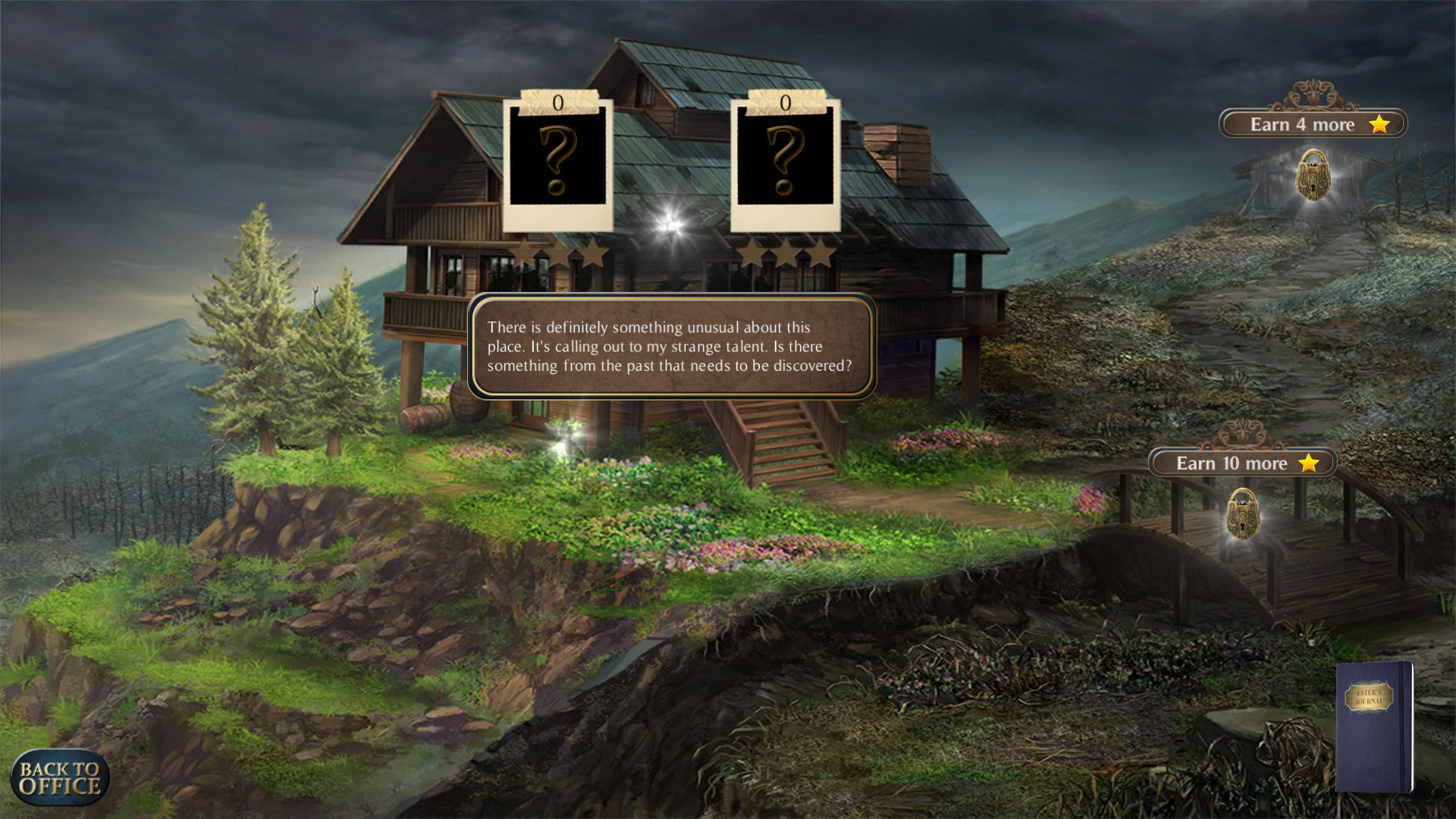Click the 'Earn 10 more' banner
This screenshot has width=1456, height=819.
1244,463
